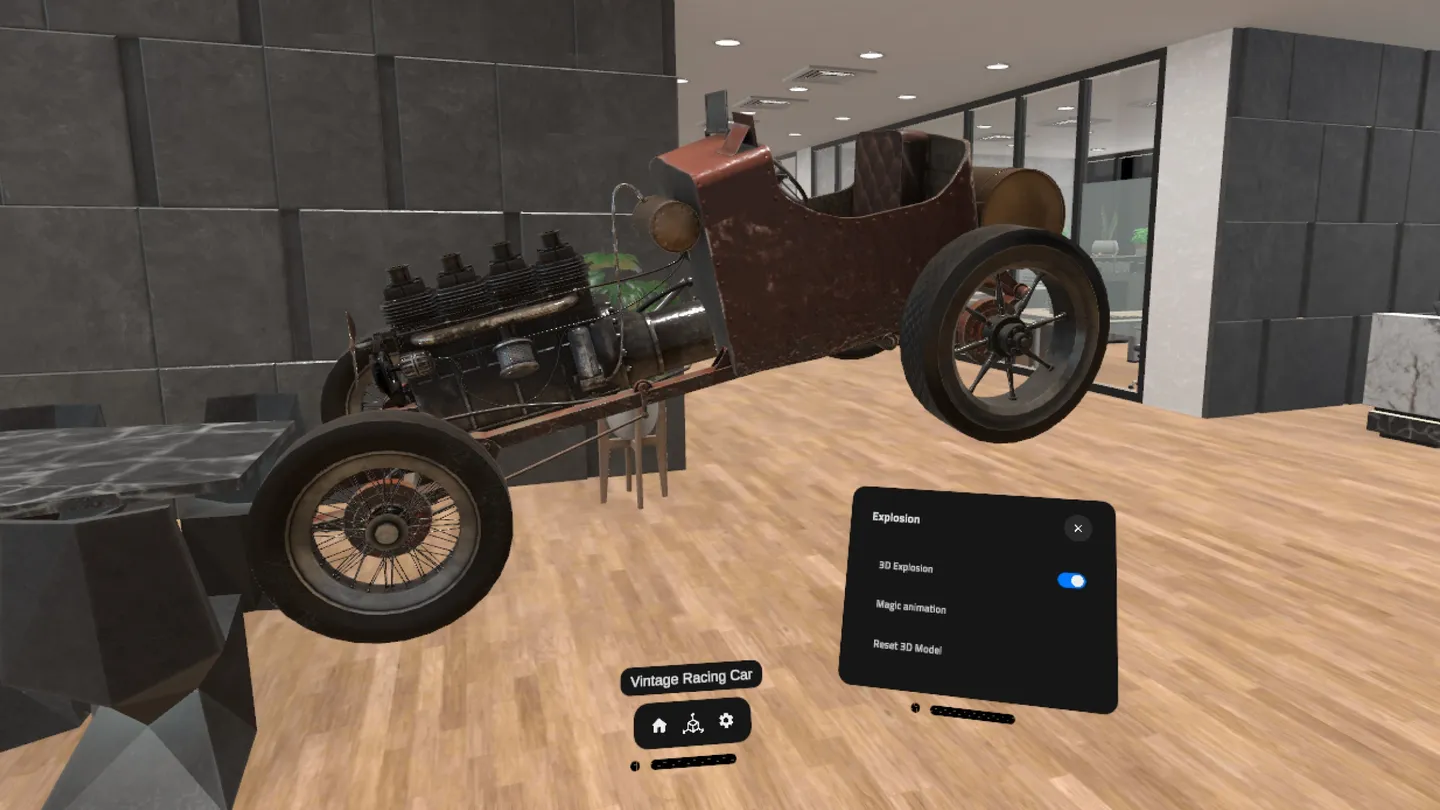The width and height of the screenshot is (1440, 810).
Task: Click the circular grip icon under the toolbar
Action: click(x=634, y=764)
